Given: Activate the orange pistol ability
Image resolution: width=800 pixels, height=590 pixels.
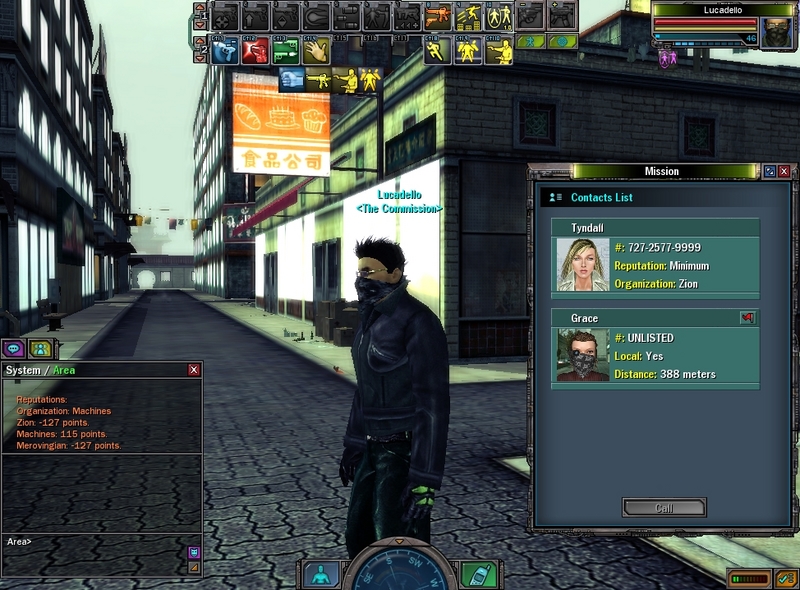Looking at the screenshot, I should [437, 16].
